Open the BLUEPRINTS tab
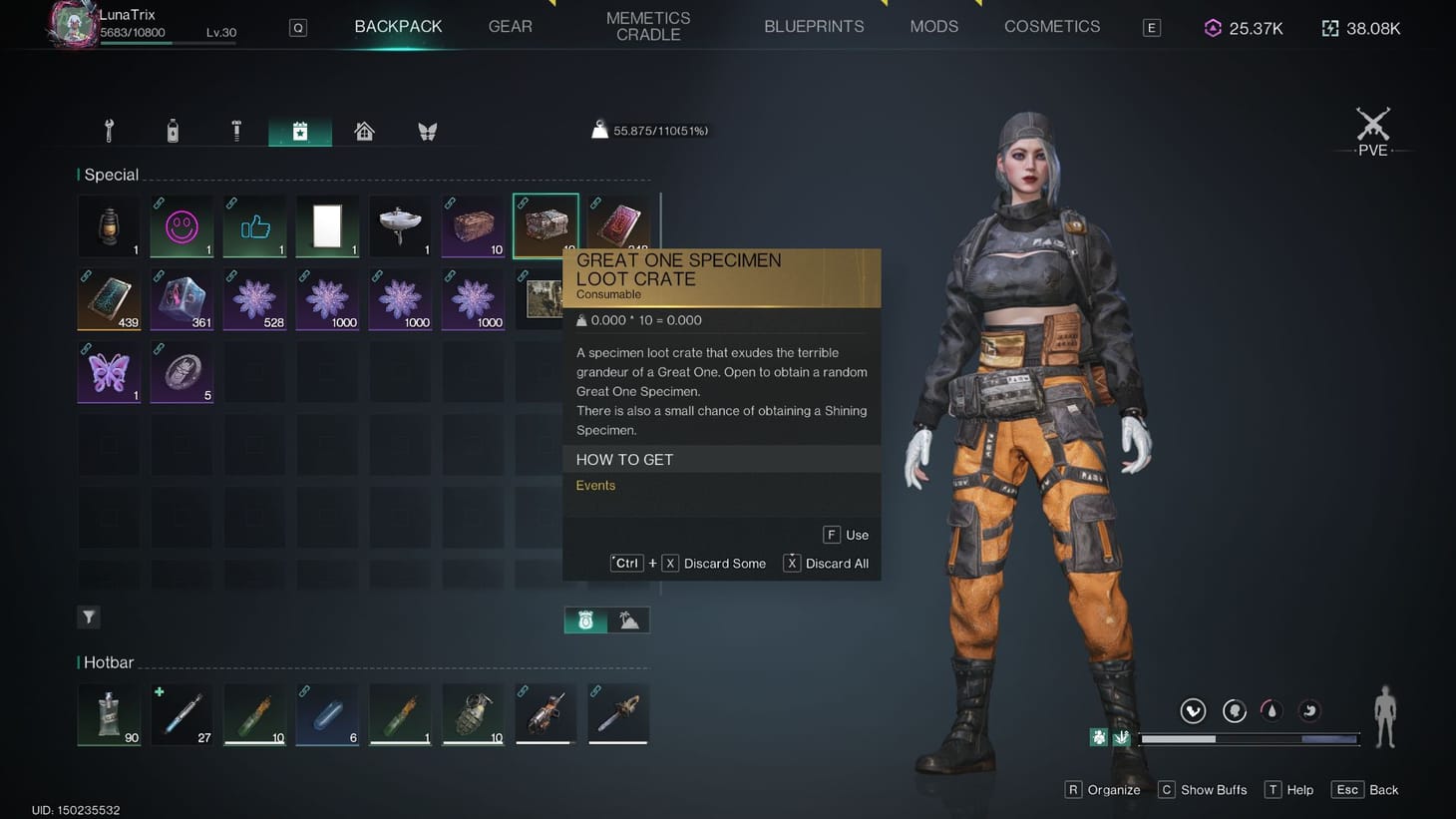The image size is (1456, 819). tap(814, 26)
